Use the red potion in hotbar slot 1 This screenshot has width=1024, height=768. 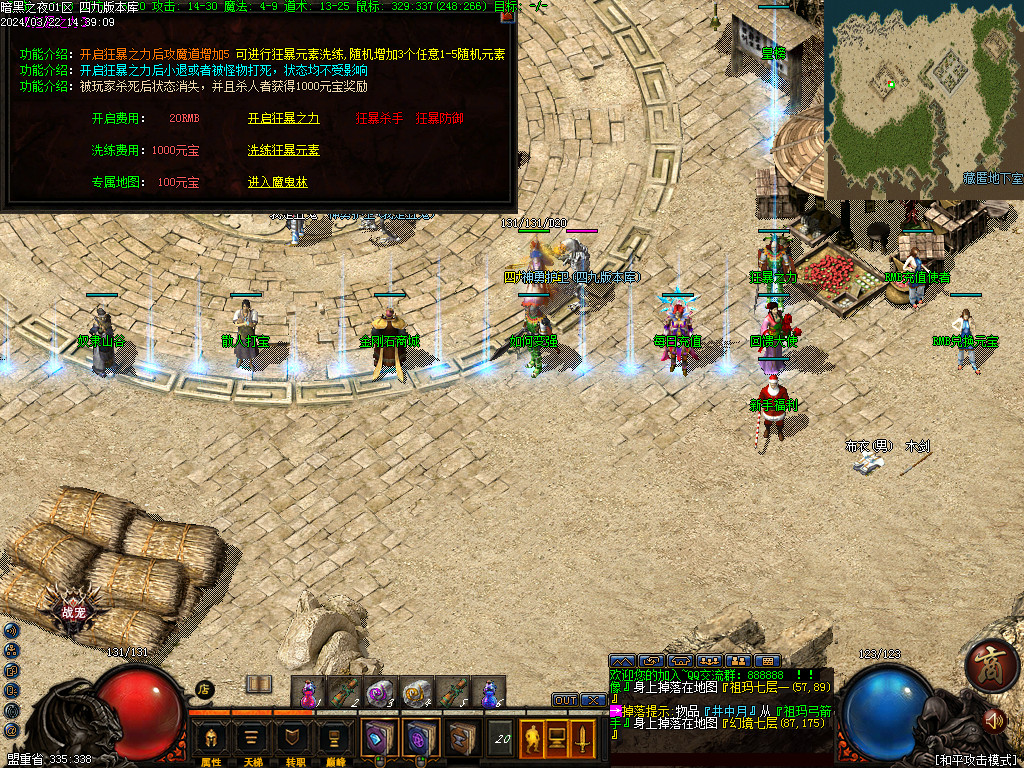coord(310,692)
